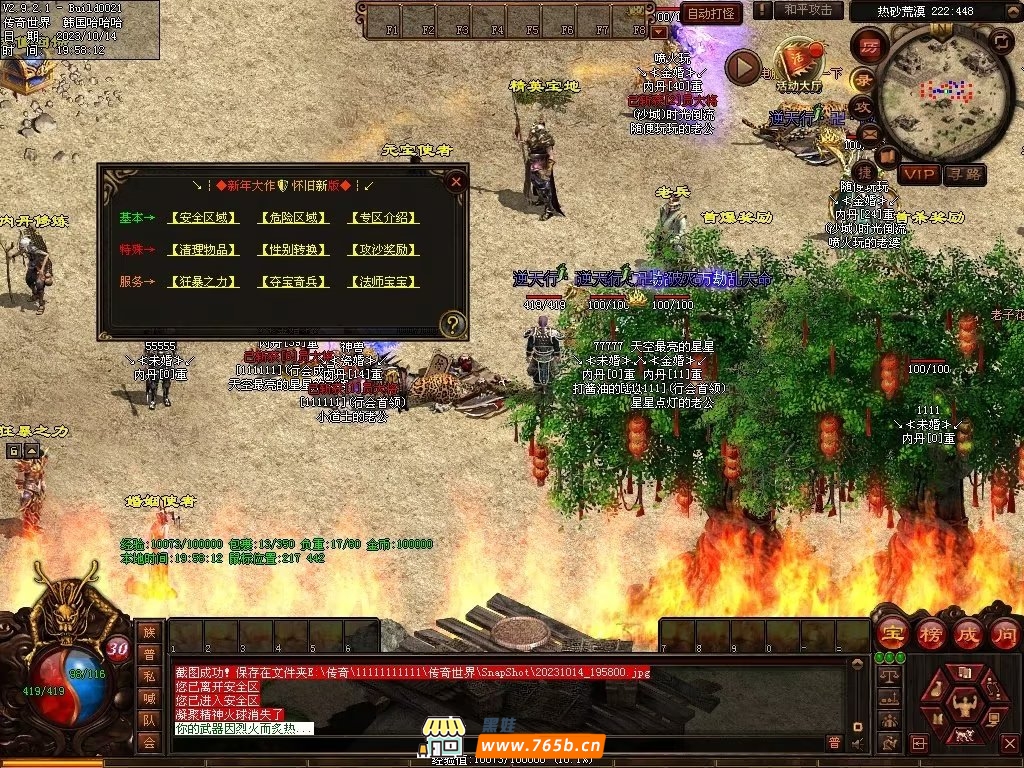
Task: Switch chat to the 私 private channel
Action: [149, 675]
